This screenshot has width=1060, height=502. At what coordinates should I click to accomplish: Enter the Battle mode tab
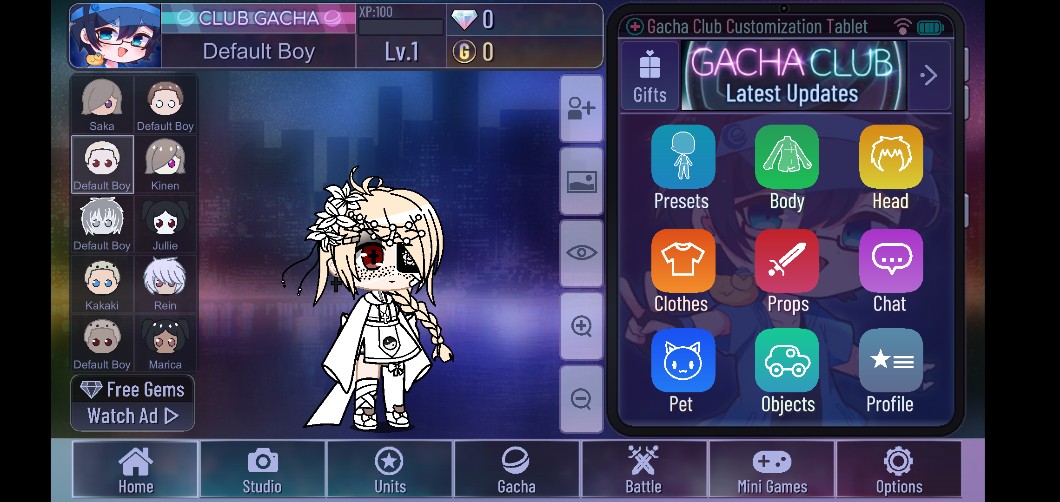643,469
